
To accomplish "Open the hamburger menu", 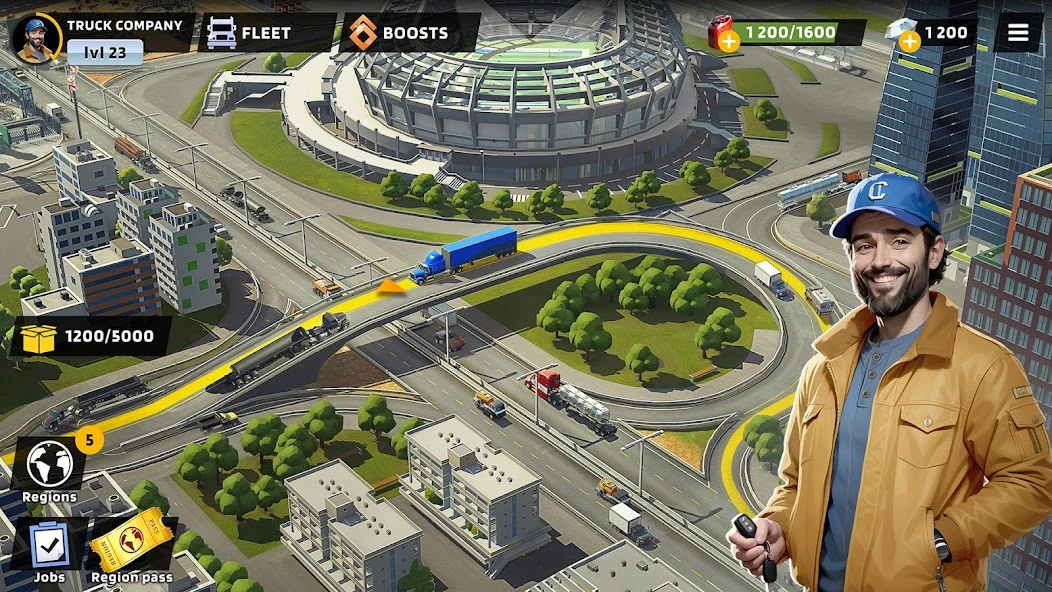I will click(1018, 33).
